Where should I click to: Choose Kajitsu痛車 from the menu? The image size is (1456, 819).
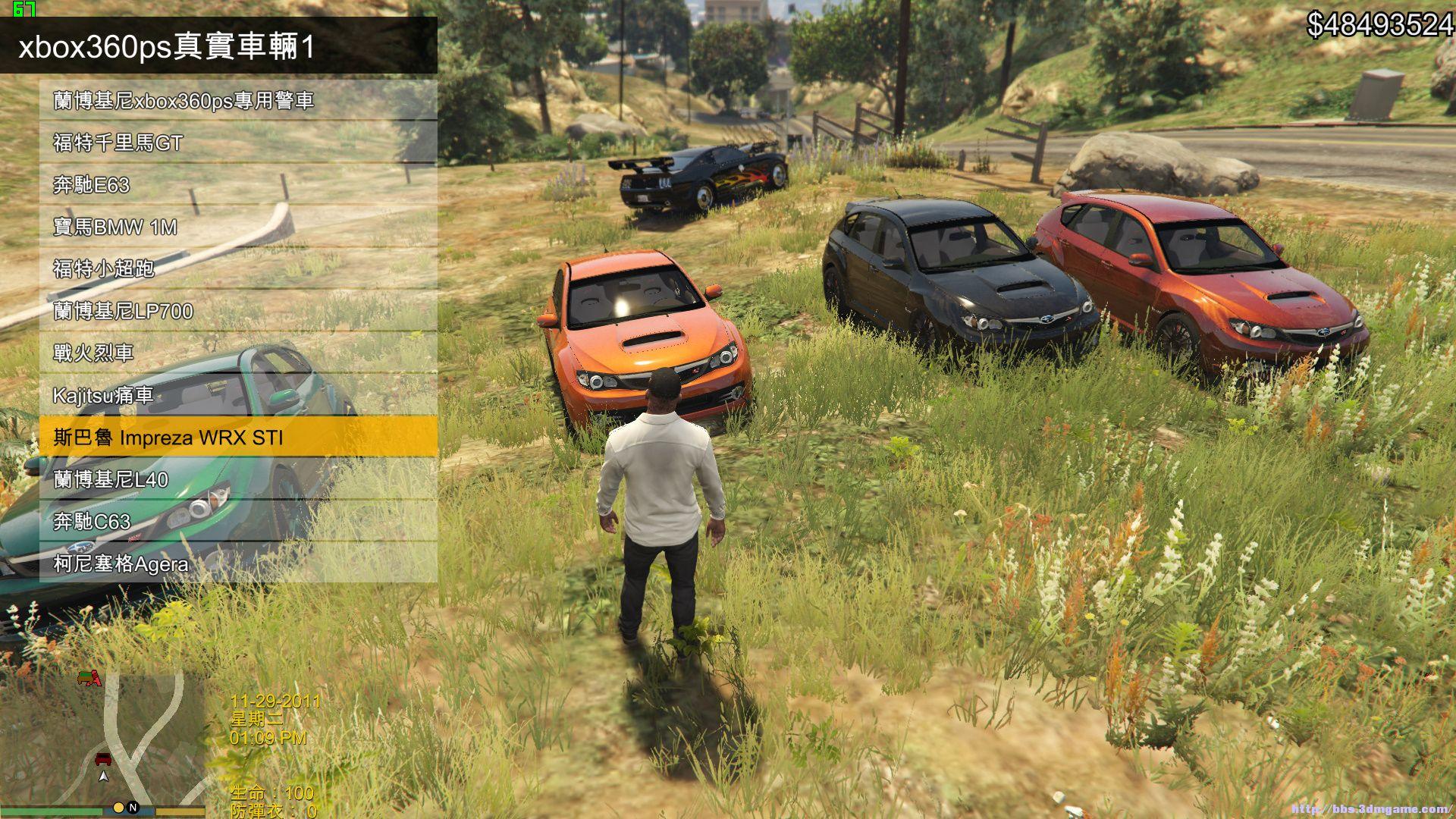tap(238, 395)
